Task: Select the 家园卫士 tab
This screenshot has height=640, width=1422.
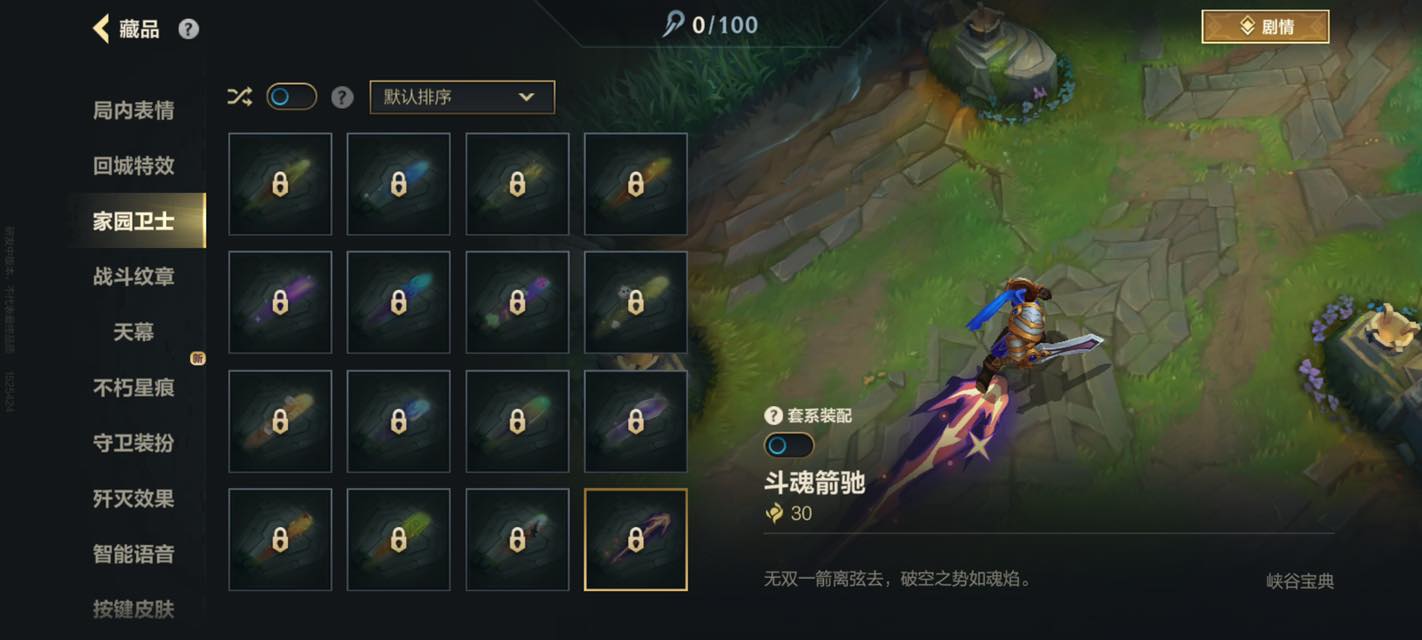Action: coord(134,221)
